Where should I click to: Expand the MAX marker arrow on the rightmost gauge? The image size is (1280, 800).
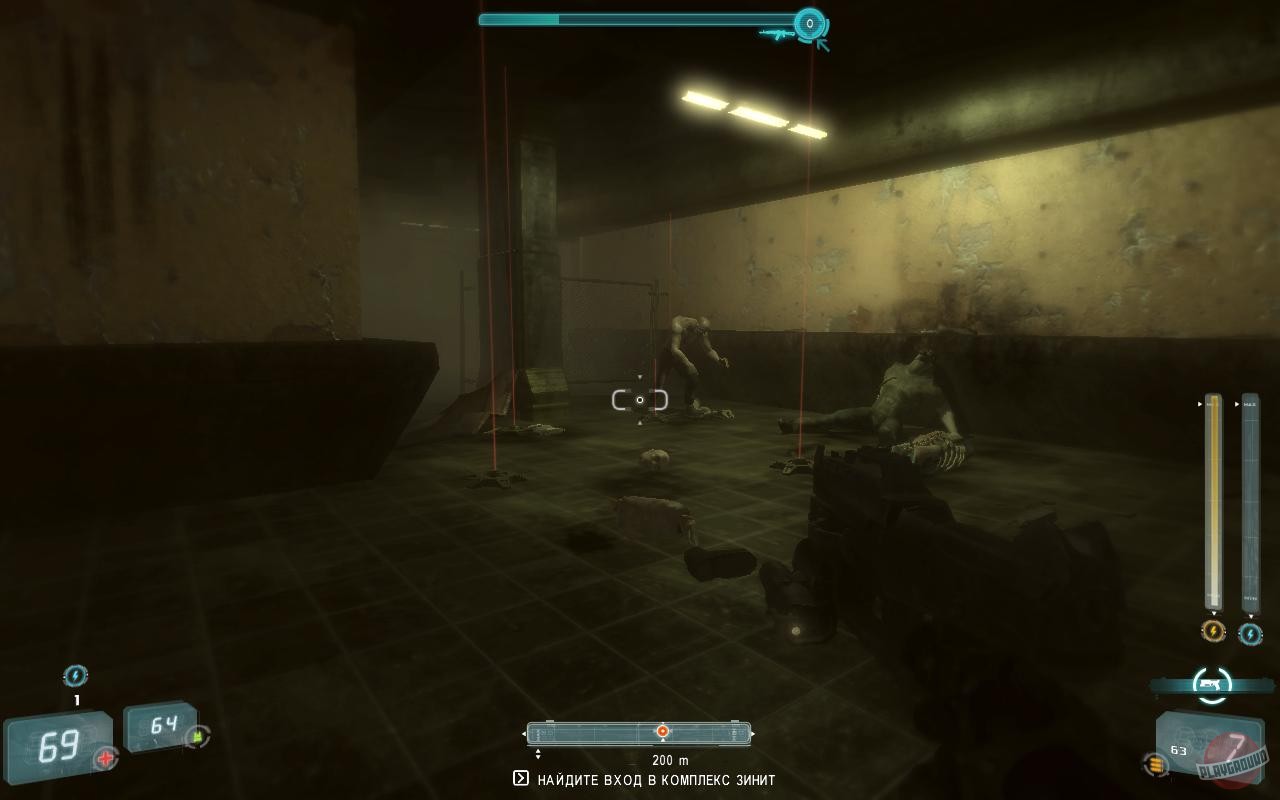(x=1237, y=404)
